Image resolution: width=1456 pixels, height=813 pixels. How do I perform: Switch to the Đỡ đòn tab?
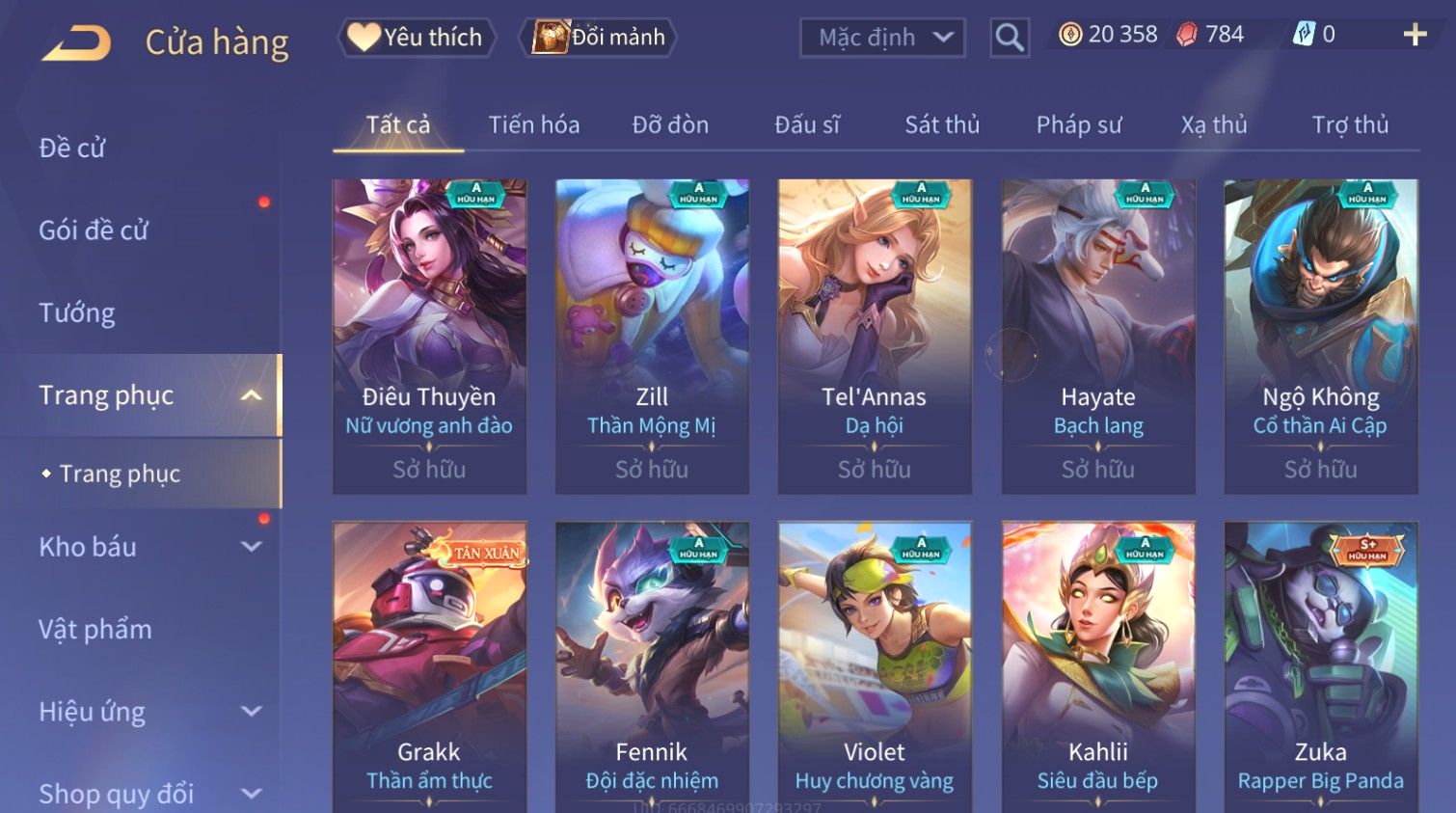(x=670, y=125)
